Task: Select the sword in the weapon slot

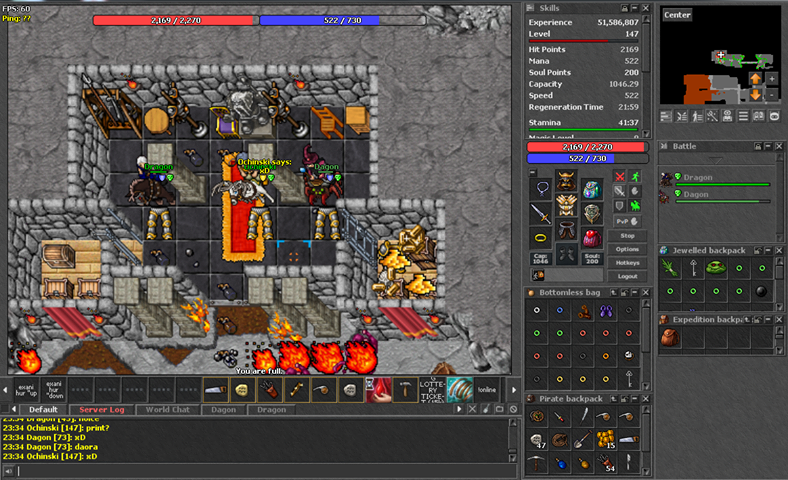Action: coord(541,213)
